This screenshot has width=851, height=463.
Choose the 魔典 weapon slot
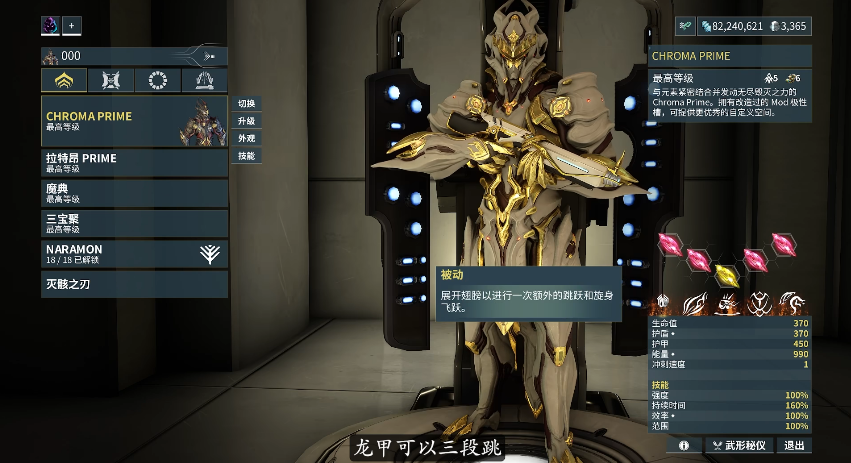click(x=134, y=193)
